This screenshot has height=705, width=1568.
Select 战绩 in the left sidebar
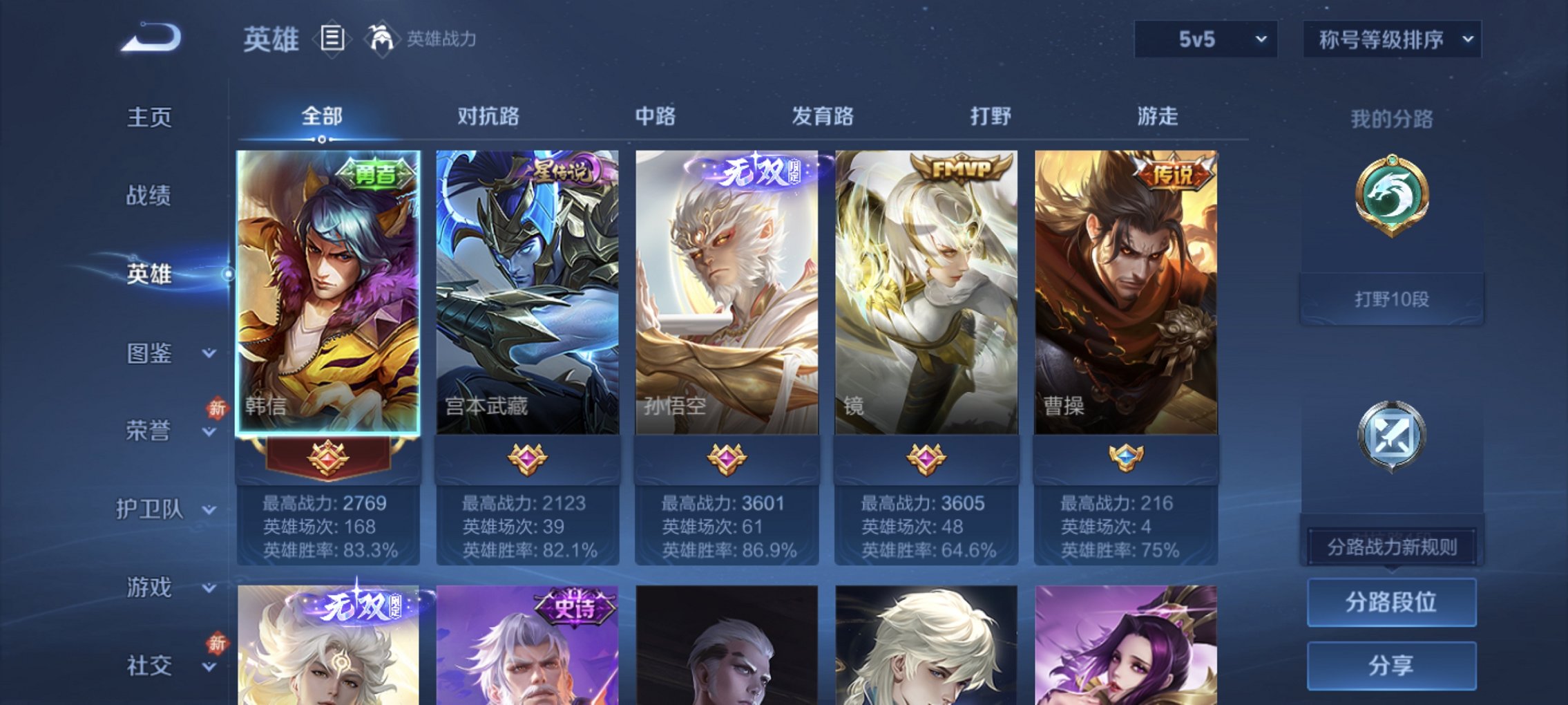point(149,196)
